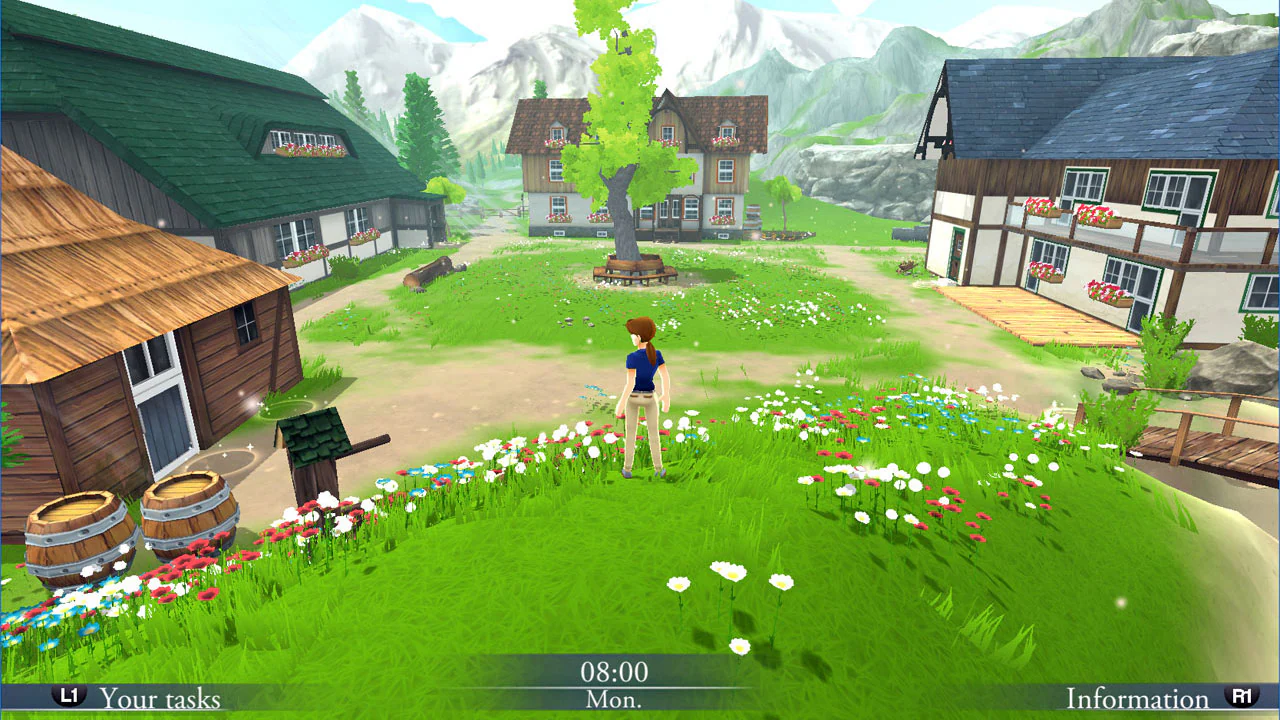Select the Mon. day indicator

(x=613, y=700)
